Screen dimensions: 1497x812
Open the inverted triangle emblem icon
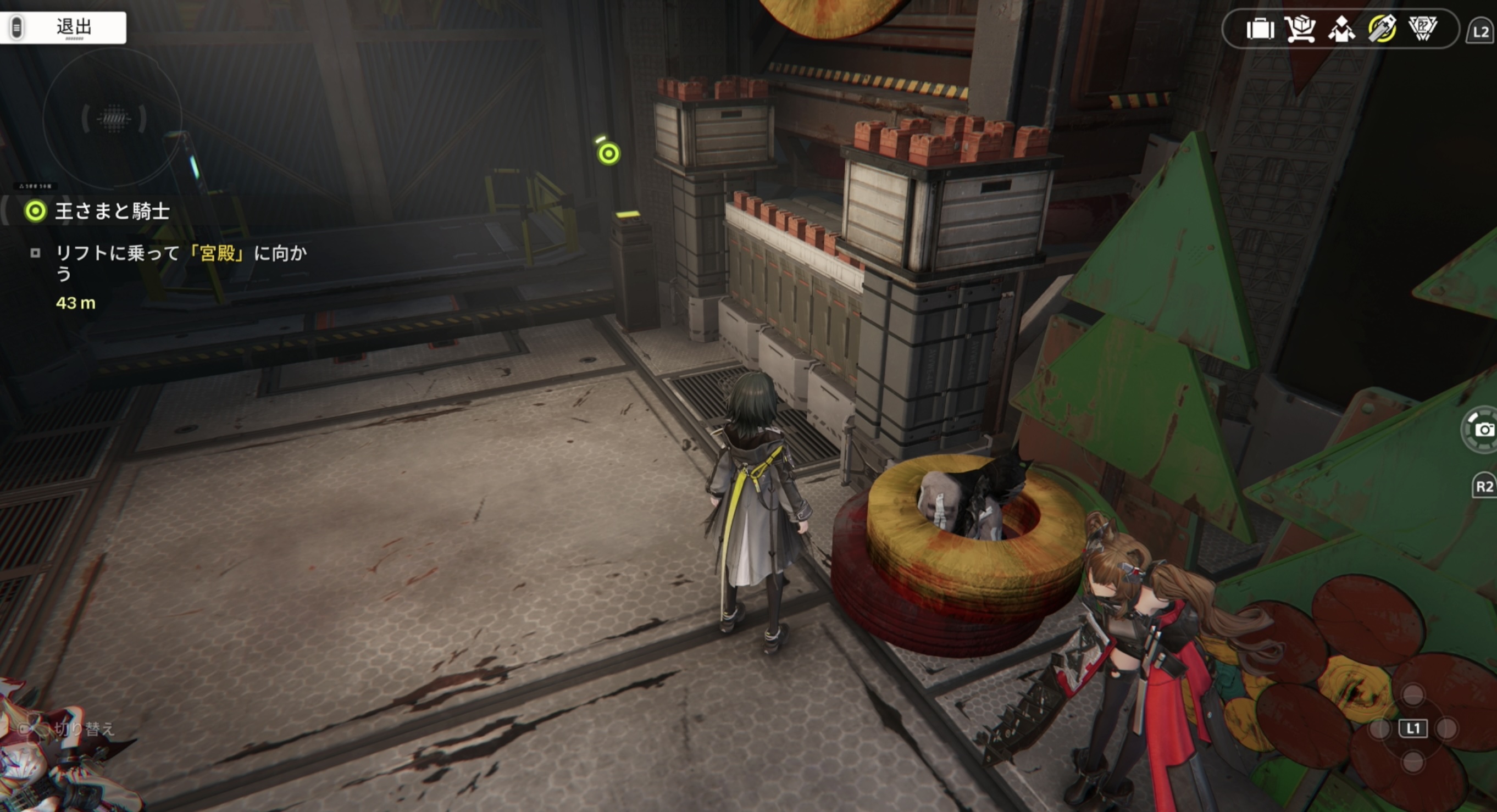point(1423,29)
